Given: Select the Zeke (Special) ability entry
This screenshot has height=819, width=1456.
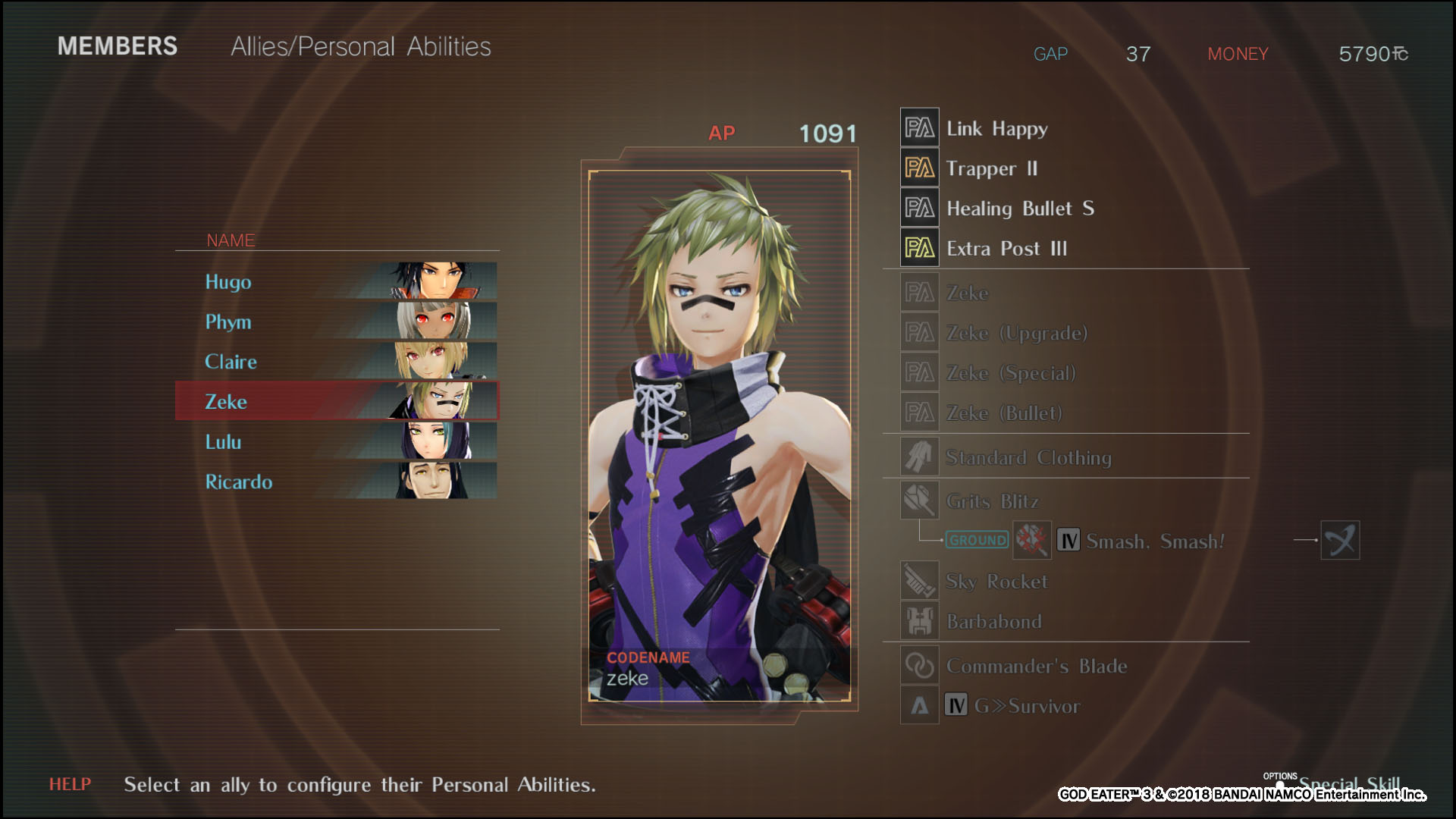Looking at the screenshot, I should pos(1010,373).
